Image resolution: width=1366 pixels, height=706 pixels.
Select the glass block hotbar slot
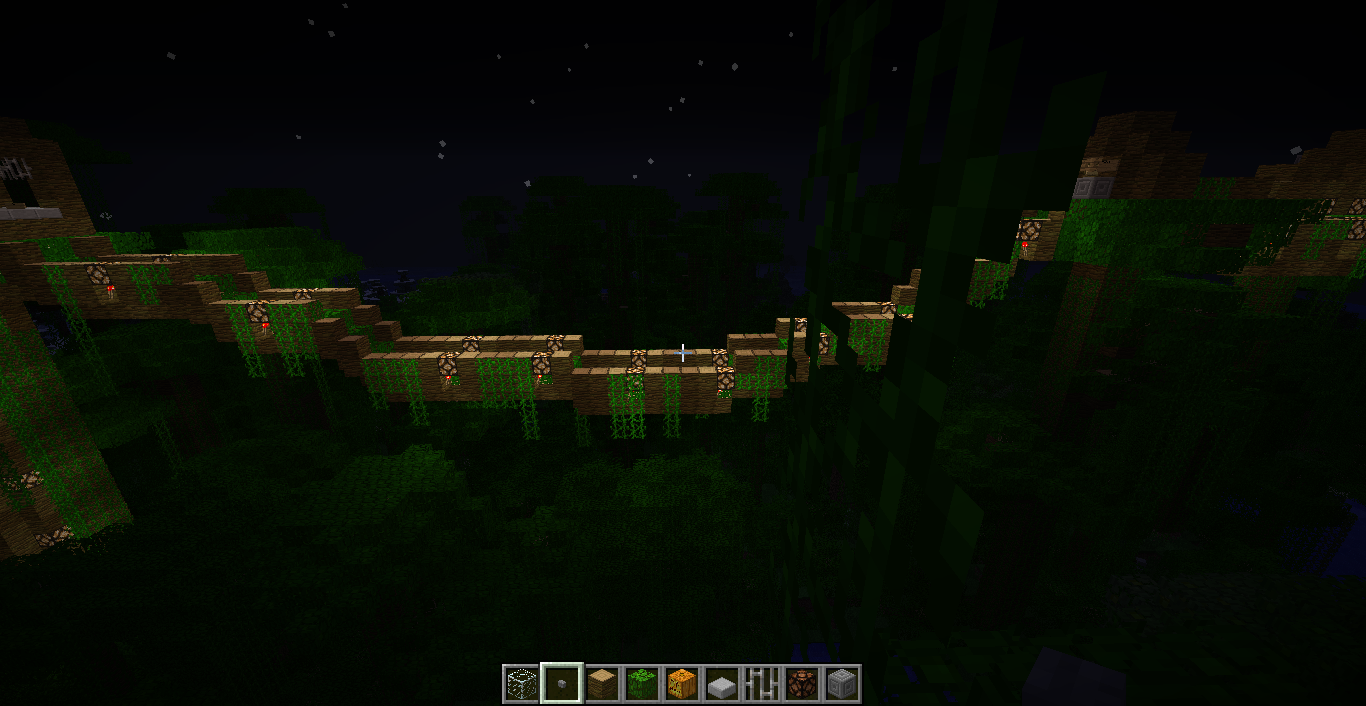521,684
